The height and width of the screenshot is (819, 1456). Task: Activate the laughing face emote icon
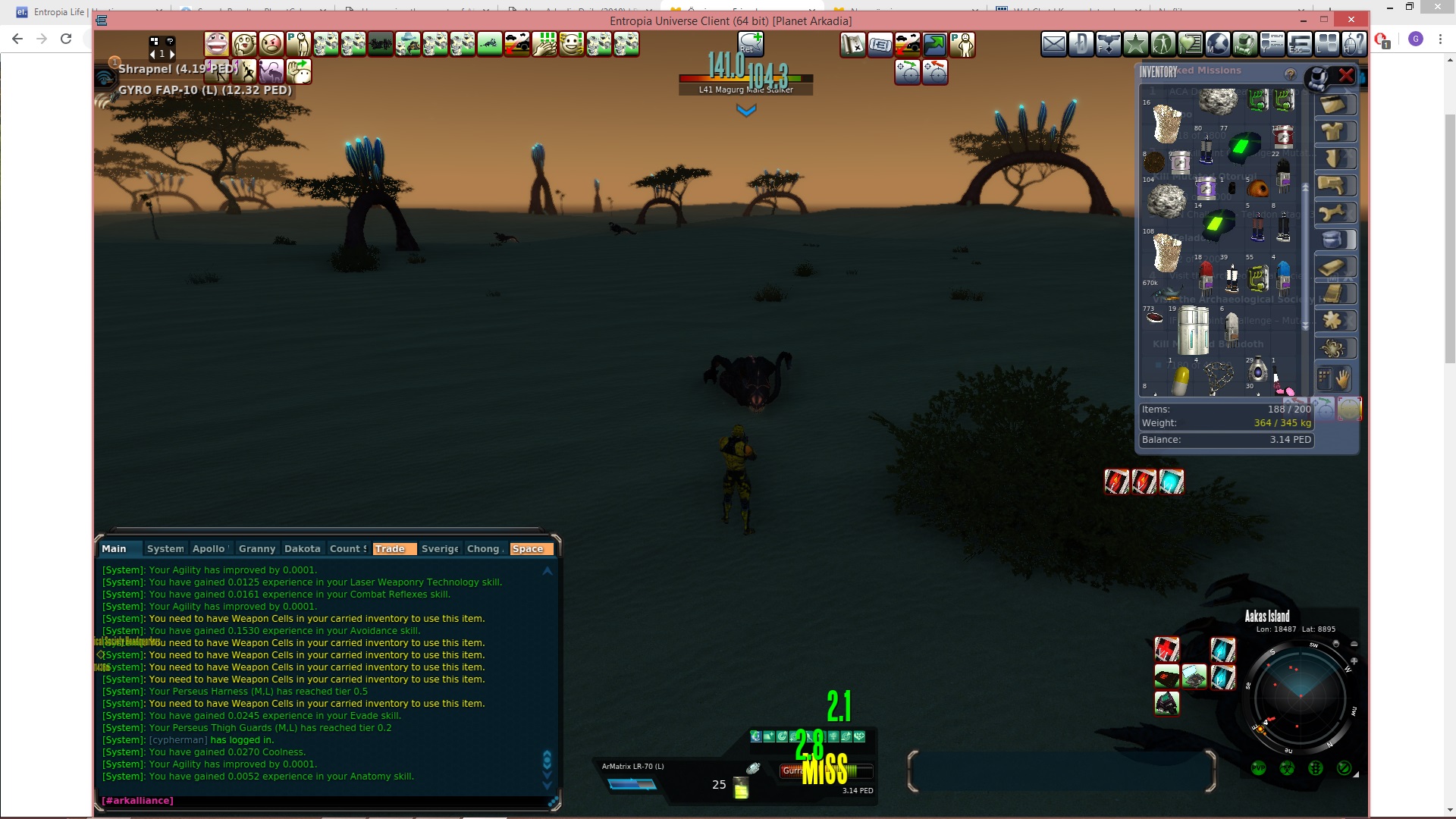click(x=217, y=45)
